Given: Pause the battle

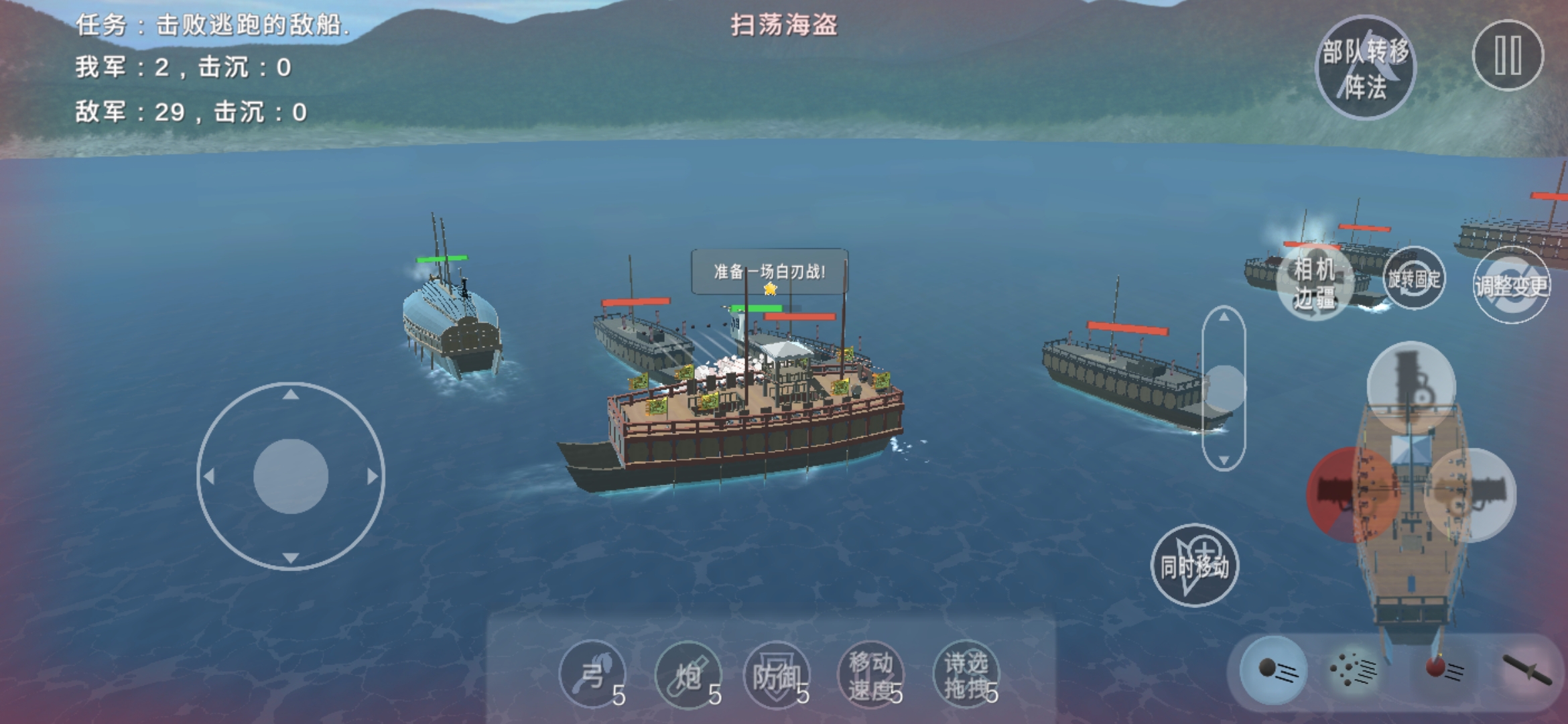Looking at the screenshot, I should pos(1508,56).
